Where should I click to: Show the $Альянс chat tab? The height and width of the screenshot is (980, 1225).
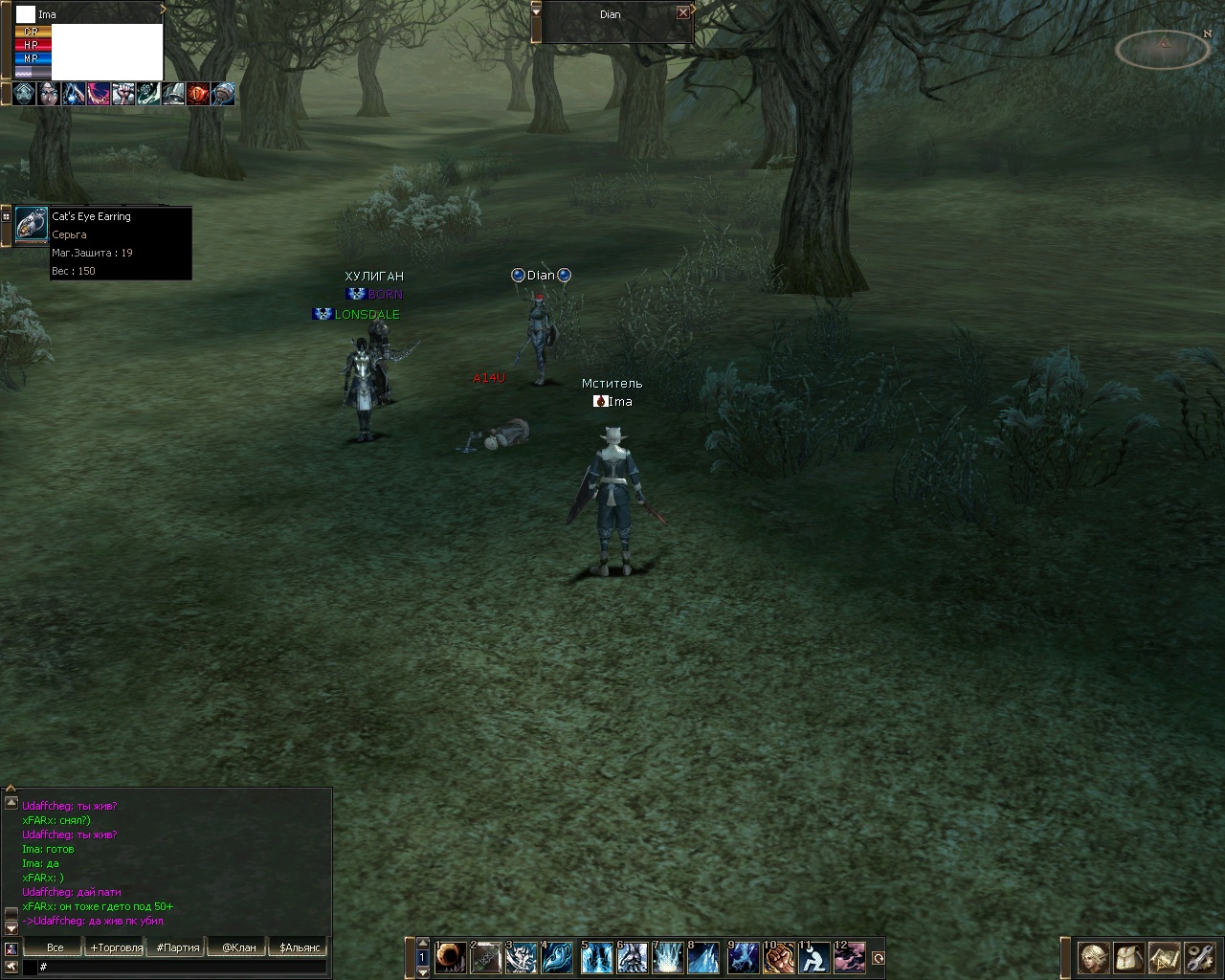pos(300,947)
